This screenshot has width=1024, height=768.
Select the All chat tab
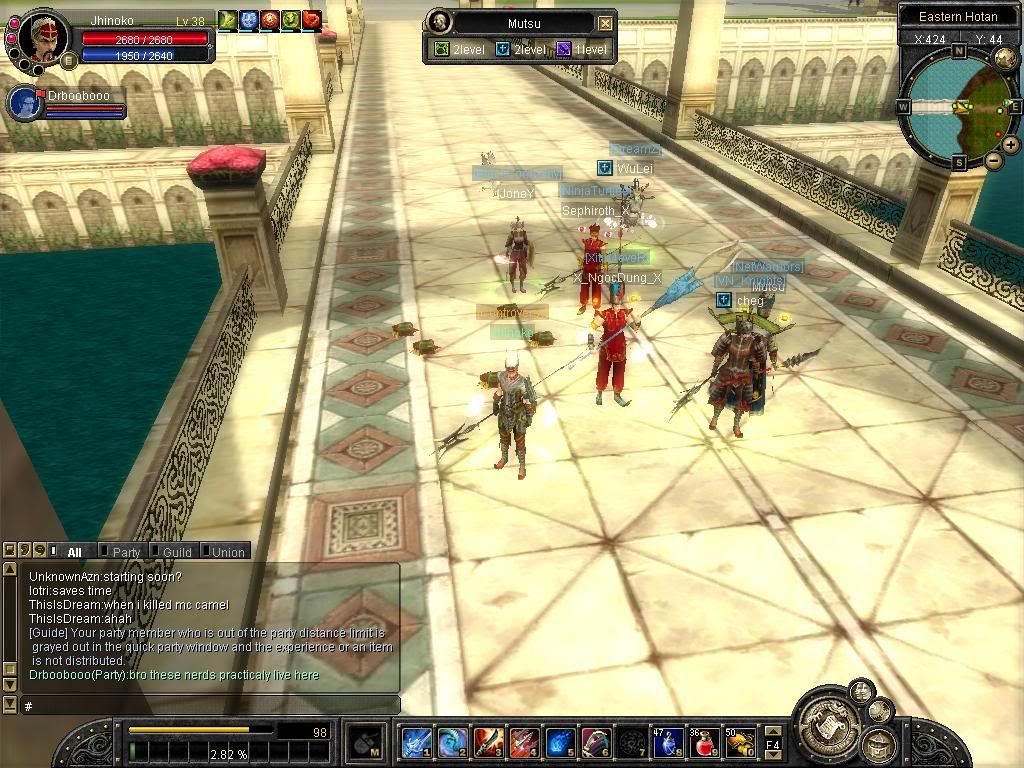pyautogui.click(x=74, y=551)
